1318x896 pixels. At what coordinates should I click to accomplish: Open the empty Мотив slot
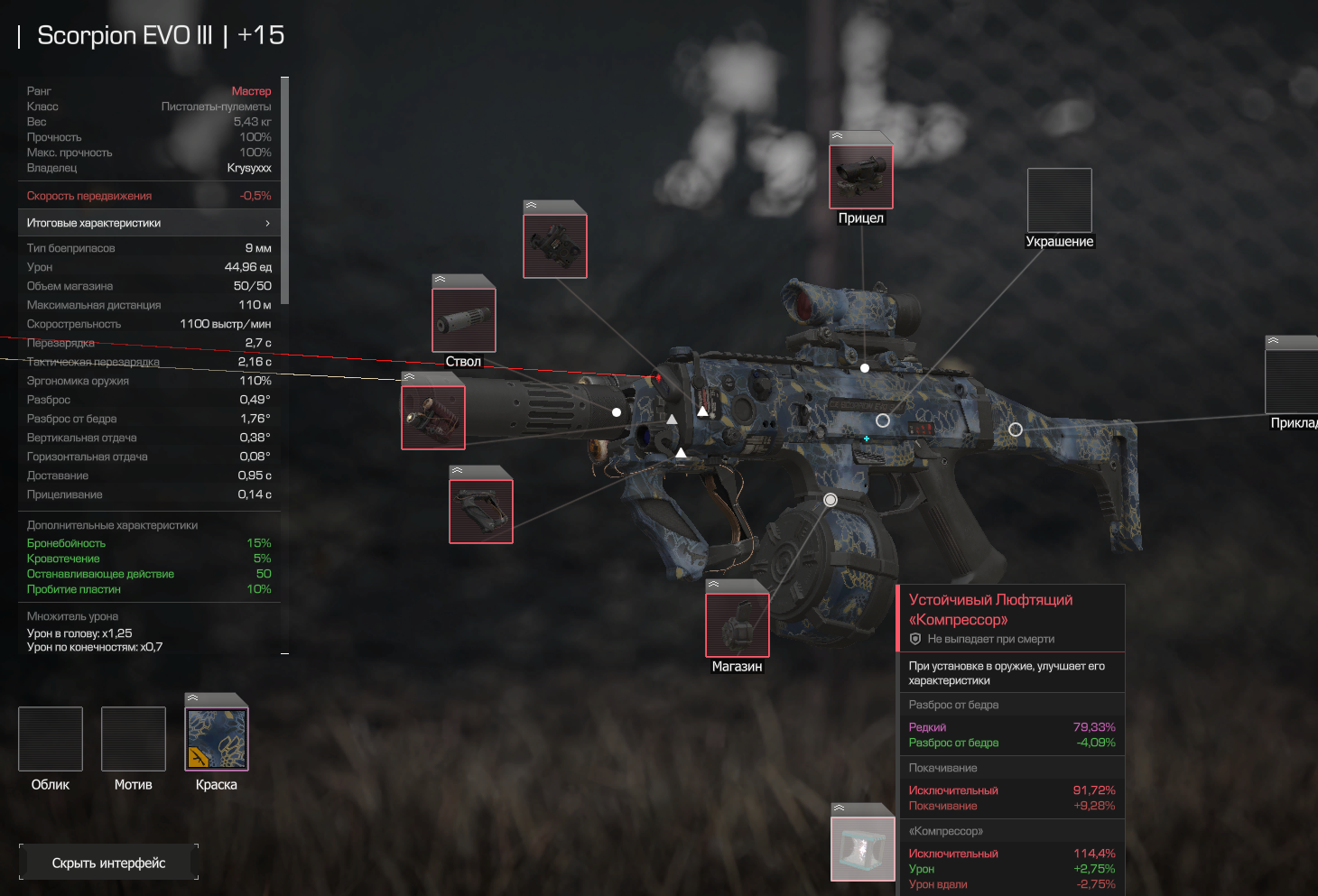click(134, 739)
